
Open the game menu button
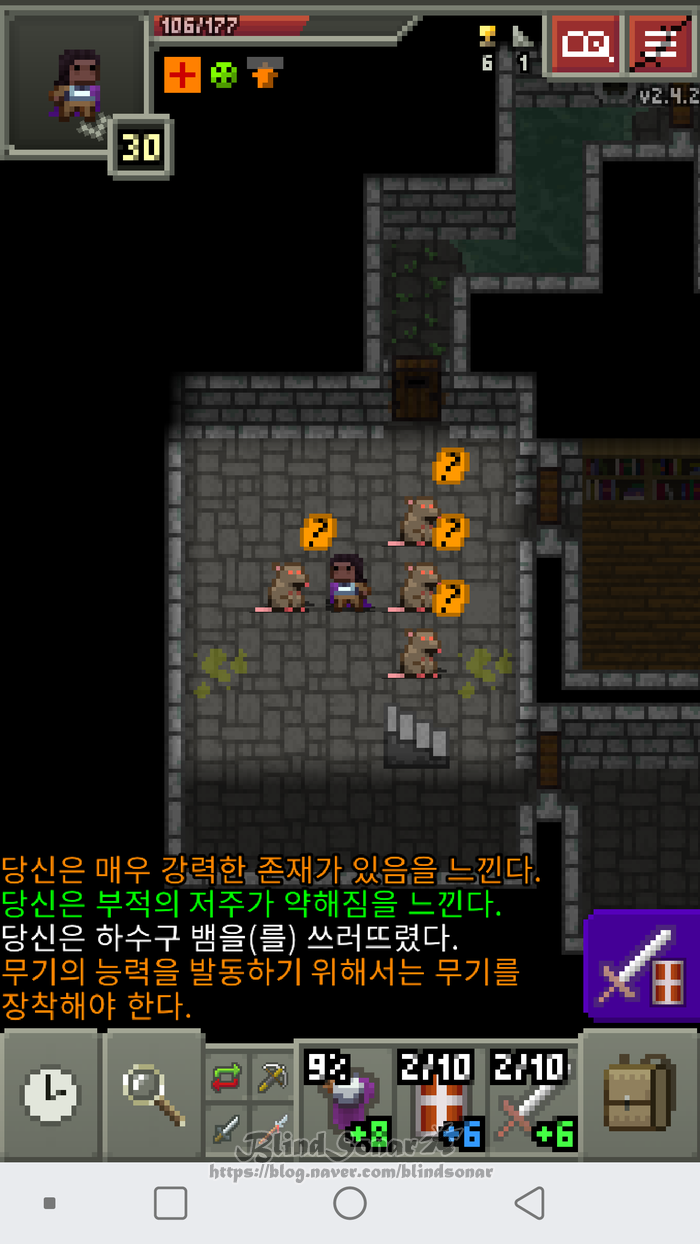(x=661, y=45)
